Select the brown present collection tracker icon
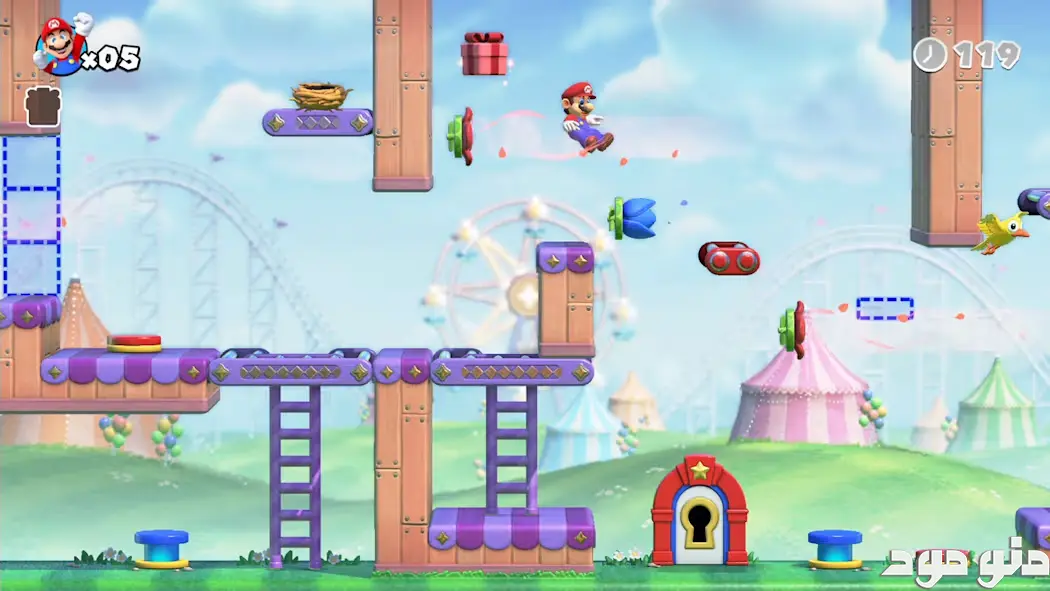The image size is (1050, 591). click(43, 107)
